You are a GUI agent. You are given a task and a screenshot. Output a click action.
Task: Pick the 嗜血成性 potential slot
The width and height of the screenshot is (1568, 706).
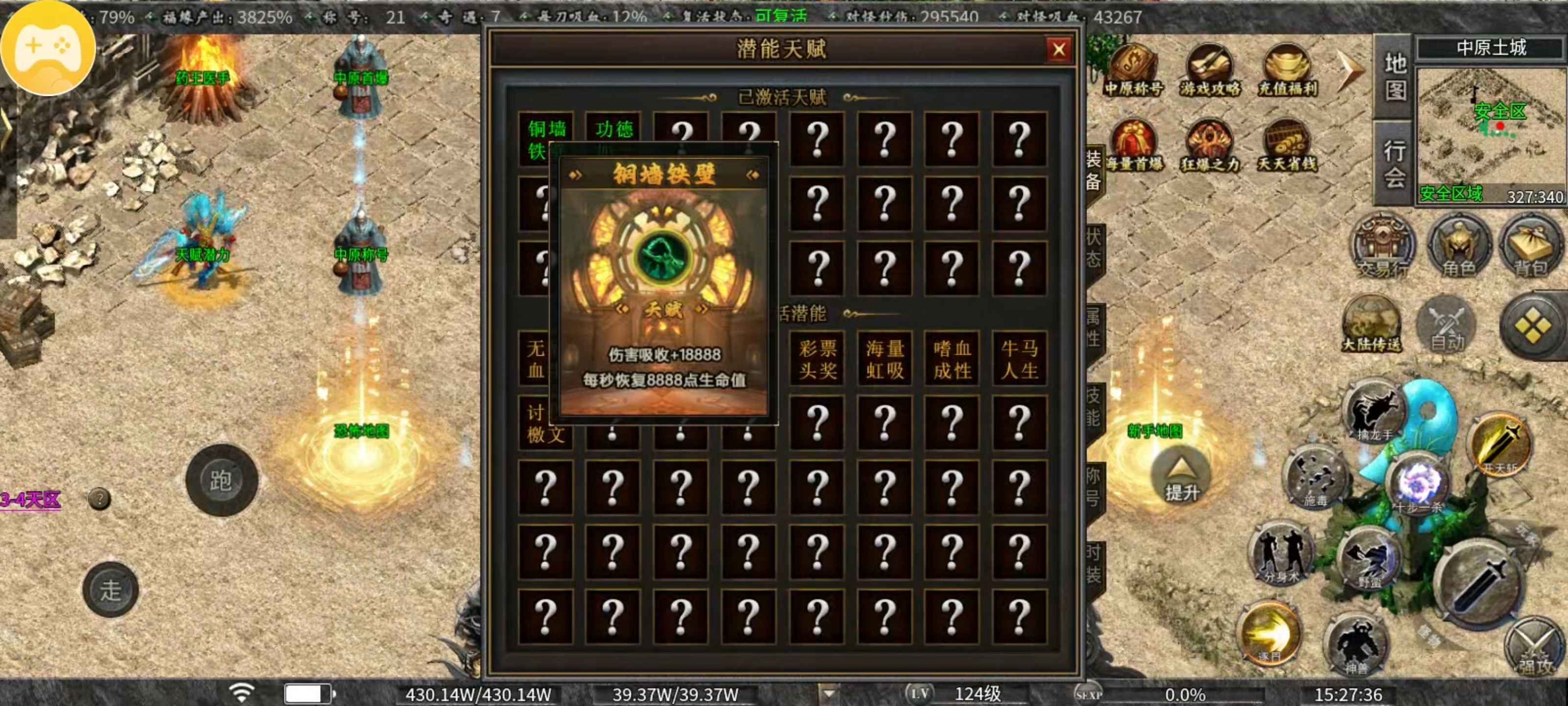coord(952,359)
